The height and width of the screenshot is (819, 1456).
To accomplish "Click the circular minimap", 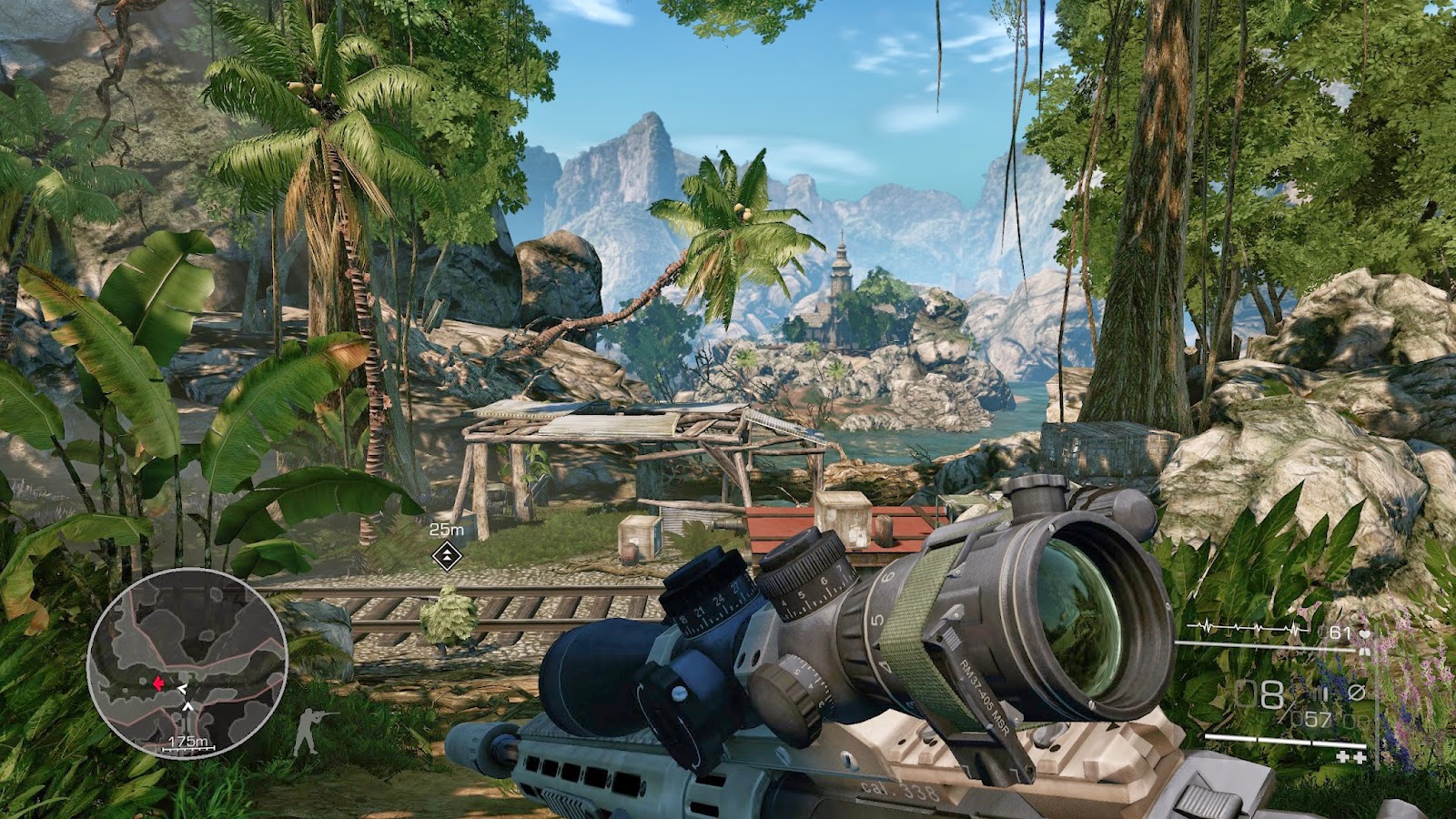I will (x=187, y=662).
